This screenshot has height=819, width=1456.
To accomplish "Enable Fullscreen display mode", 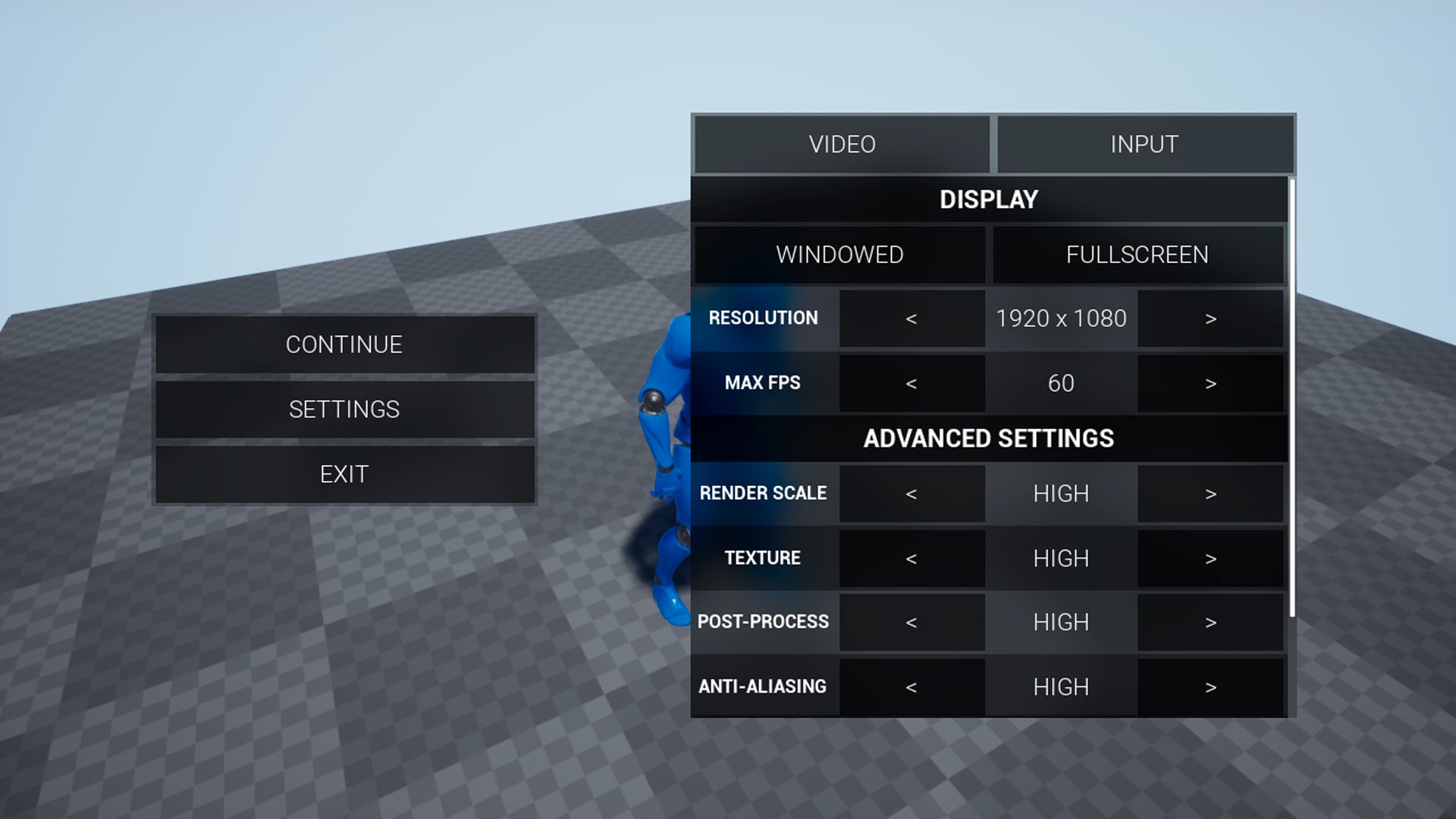I will tap(1137, 255).
